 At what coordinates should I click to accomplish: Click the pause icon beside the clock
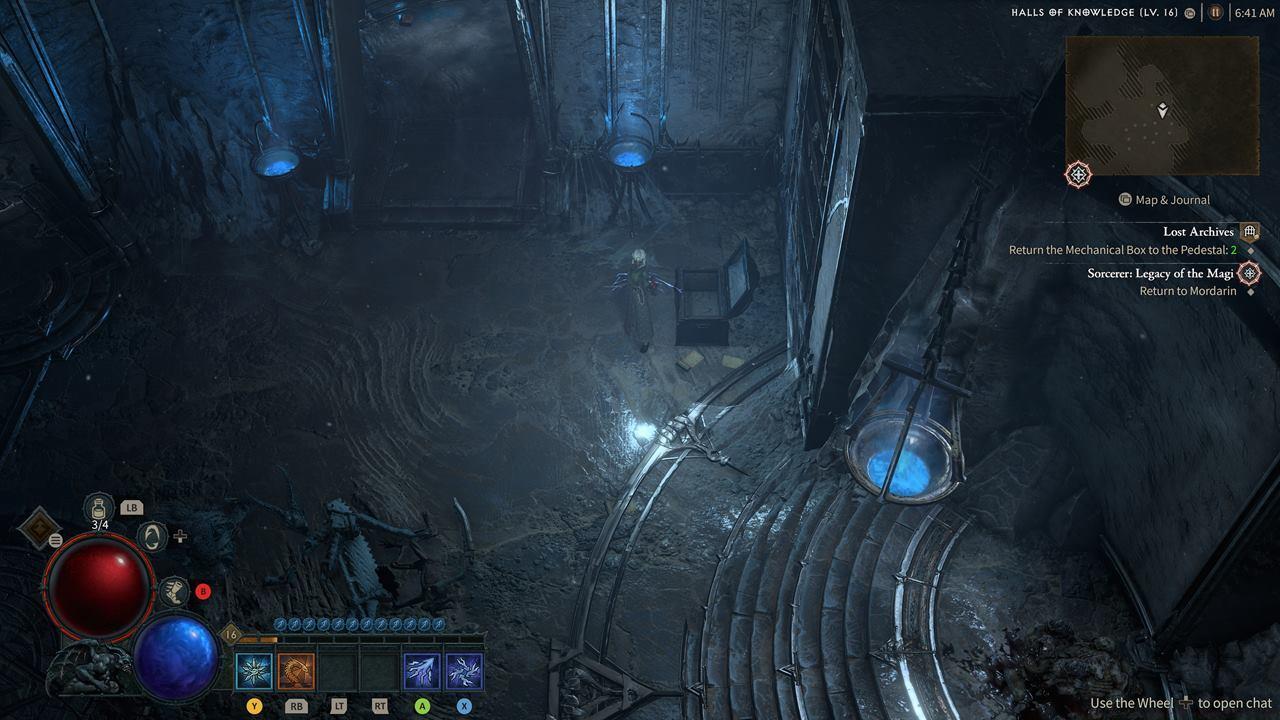[1216, 13]
